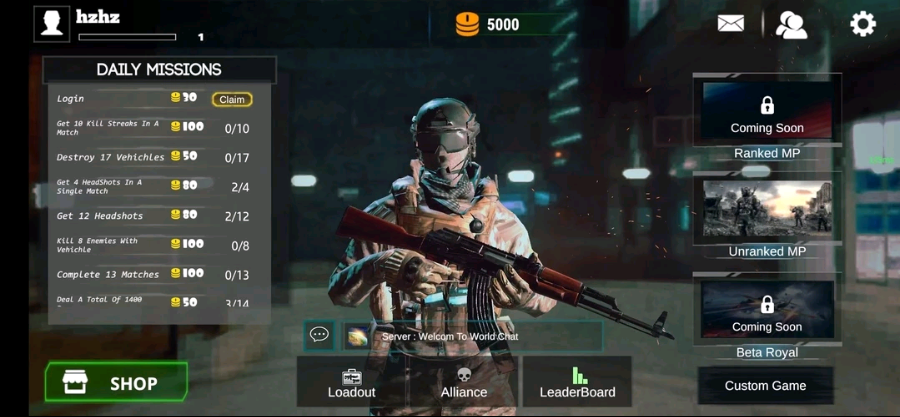Open the world chat message bar
The height and width of the screenshot is (417, 900).
point(470,336)
